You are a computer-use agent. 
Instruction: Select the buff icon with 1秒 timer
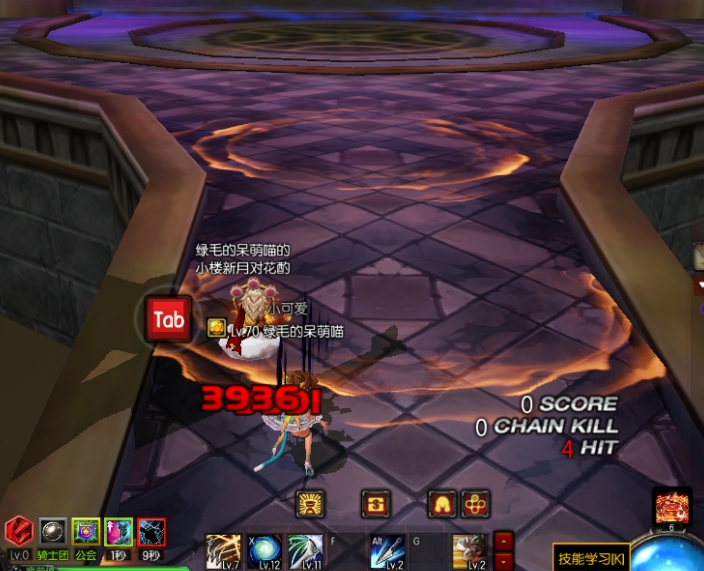pyautogui.click(x=119, y=532)
